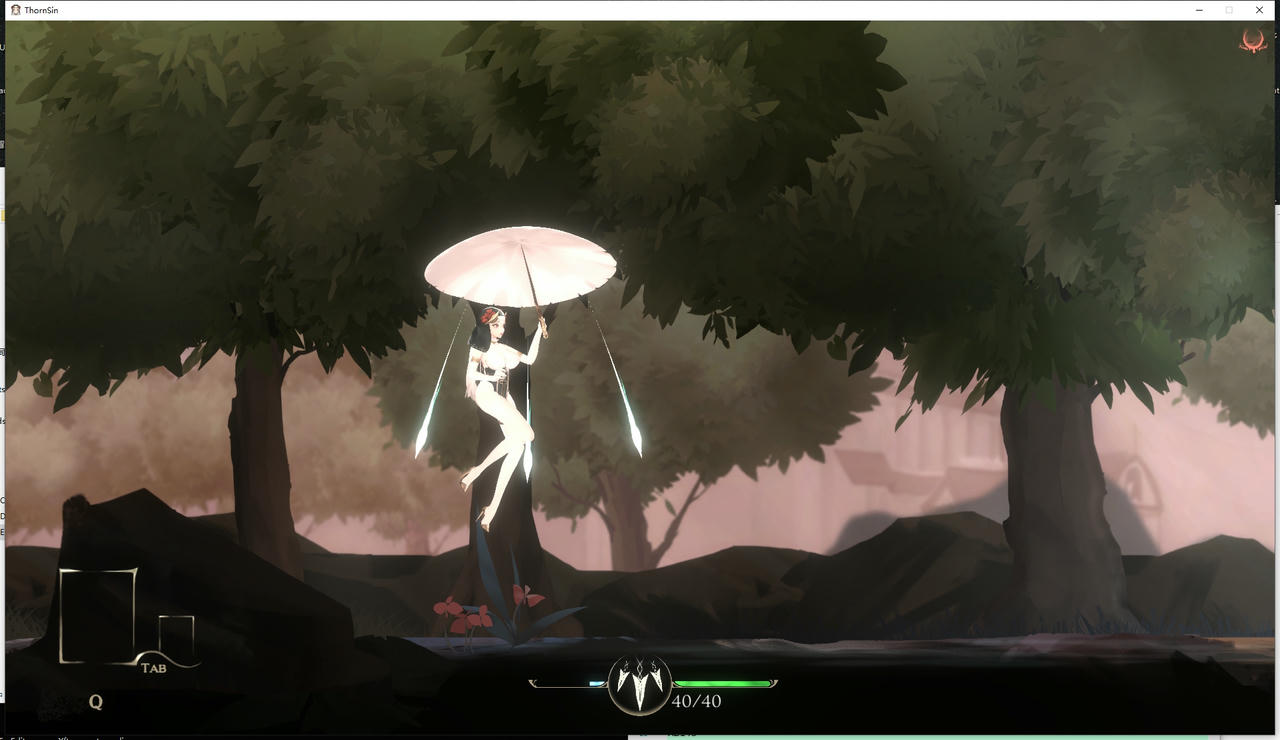
Task: Maximize the ThornSin window
Action: tap(1229, 9)
